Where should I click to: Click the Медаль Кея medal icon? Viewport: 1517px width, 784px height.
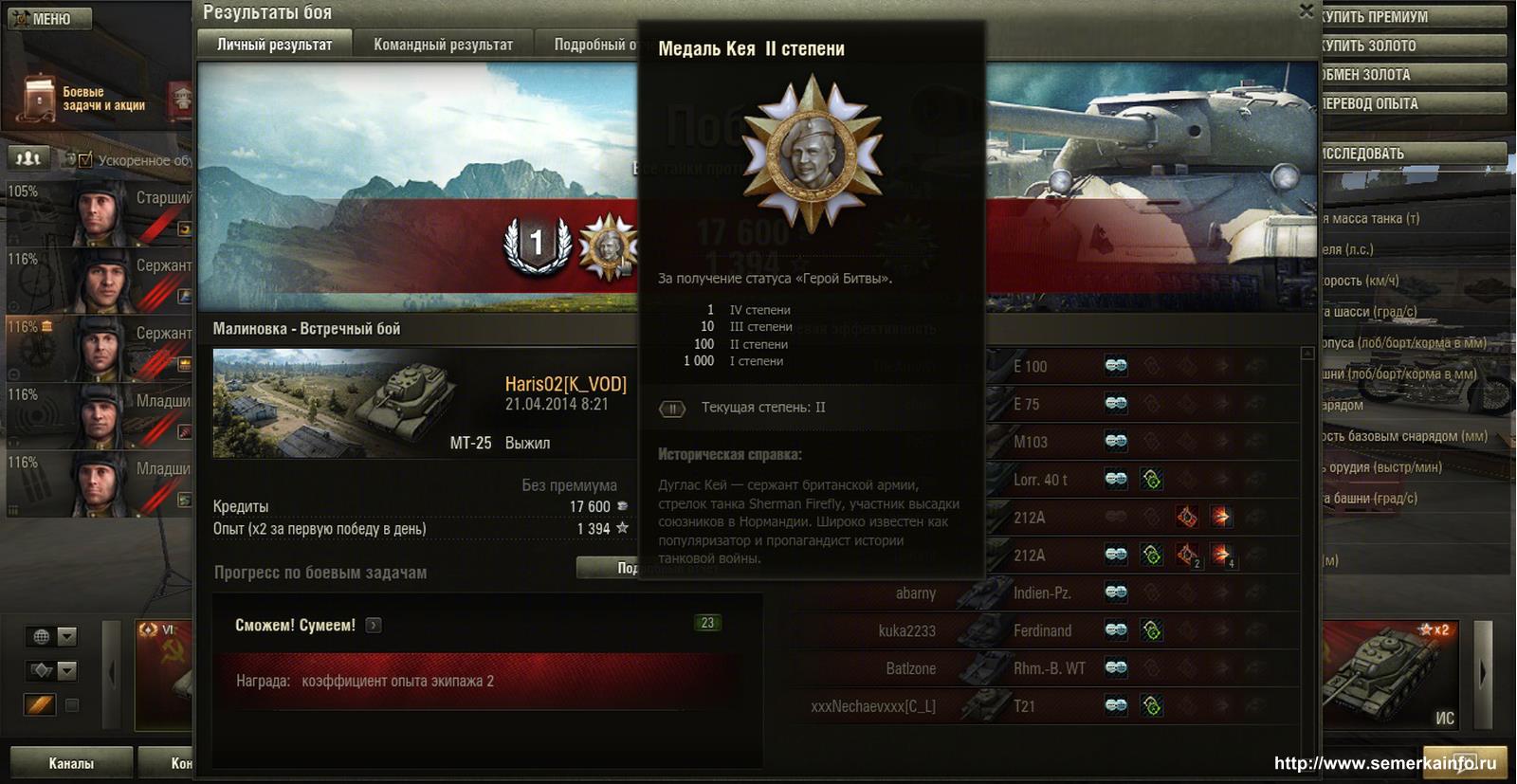pyautogui.click(x=607, y=246)
